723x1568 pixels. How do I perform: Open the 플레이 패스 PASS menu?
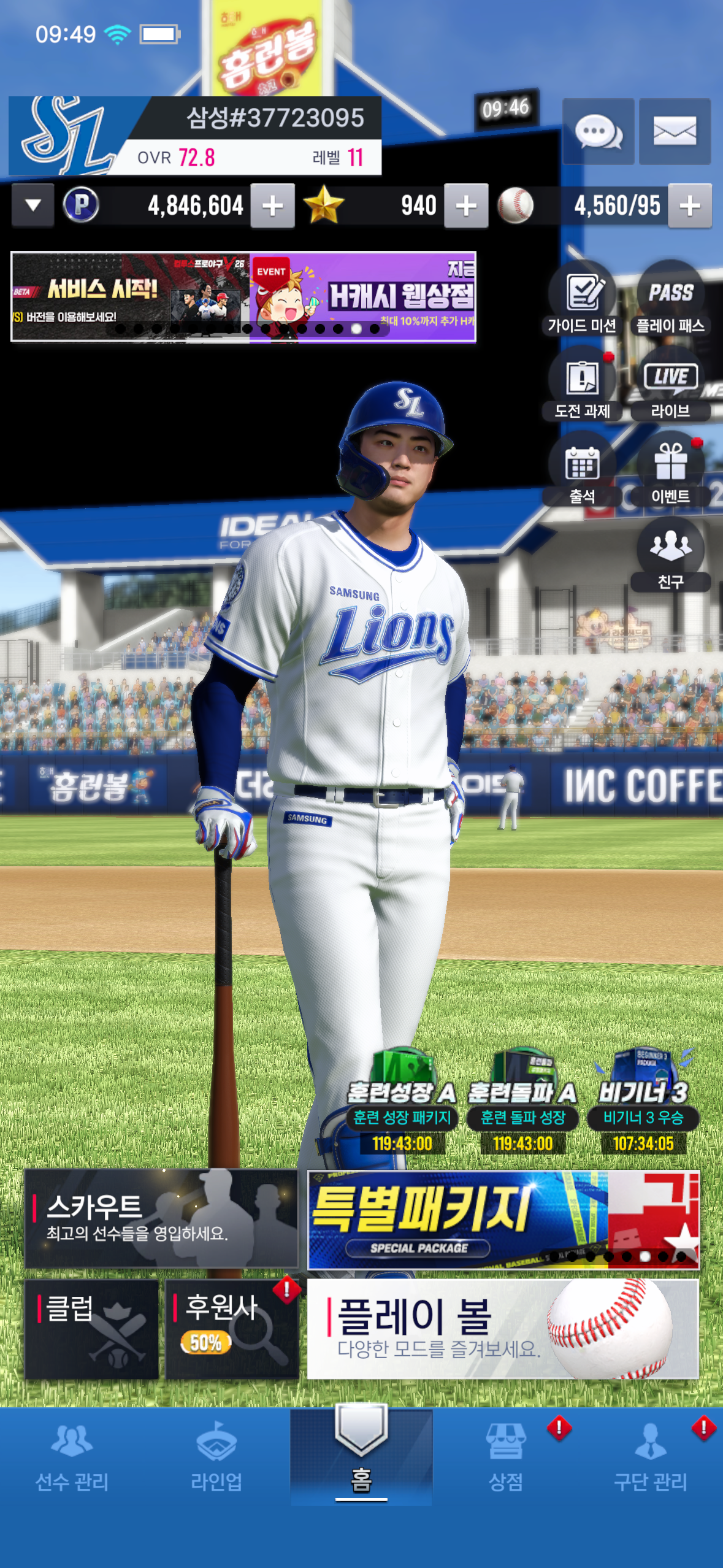(670, 298)
